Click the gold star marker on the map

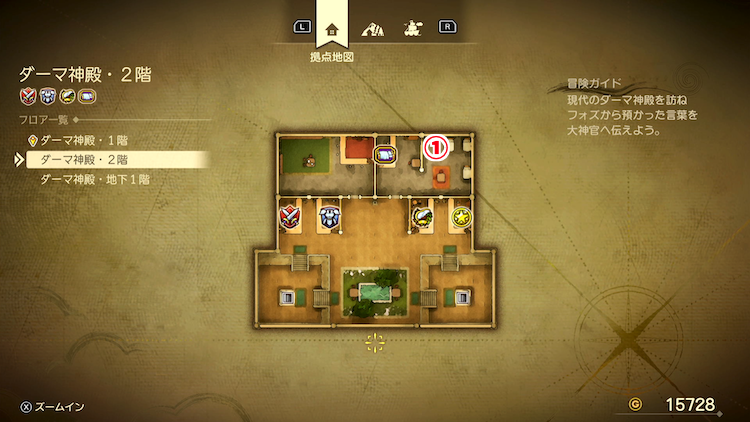(461, 216)
